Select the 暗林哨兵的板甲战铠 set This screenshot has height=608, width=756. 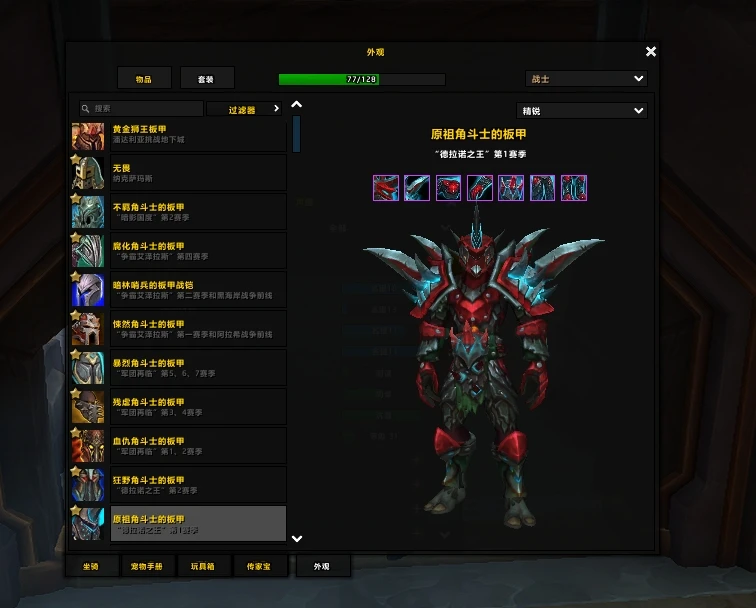coord(178,290)
